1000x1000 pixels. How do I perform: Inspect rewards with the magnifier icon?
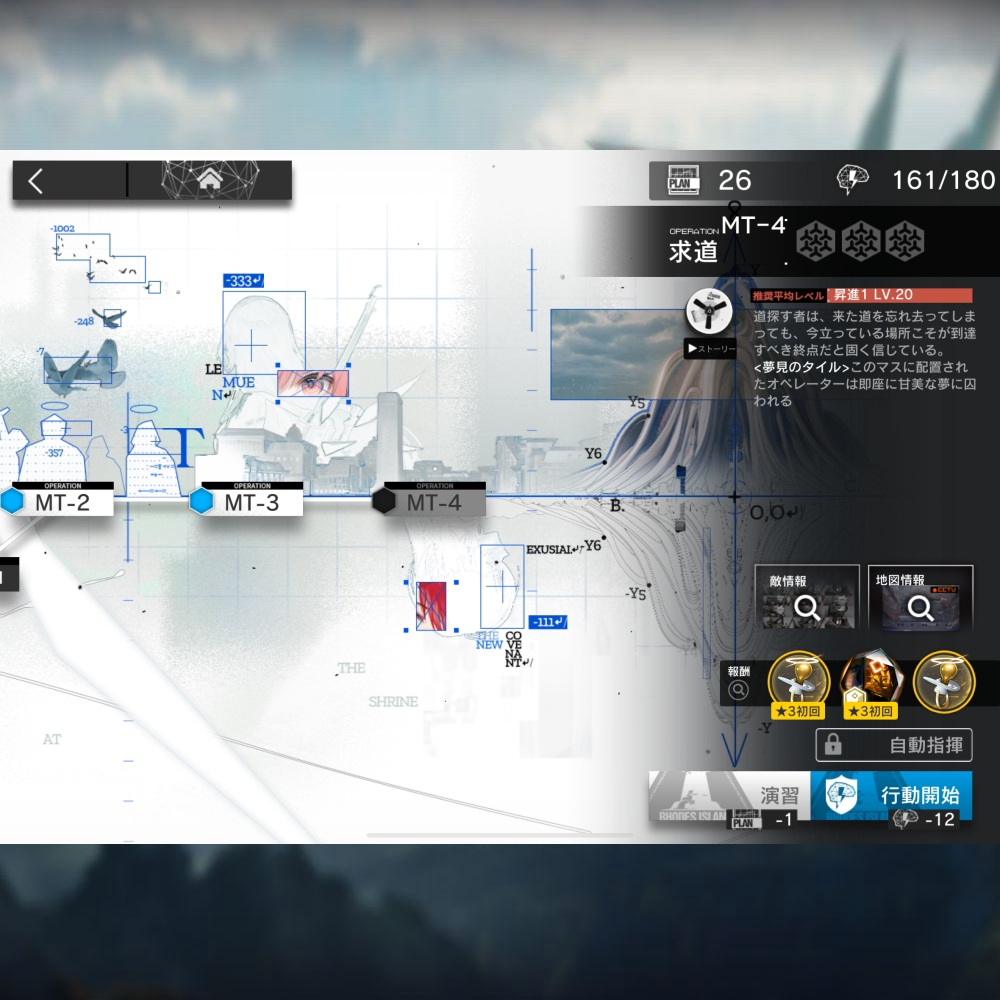[x=739, y=689]
